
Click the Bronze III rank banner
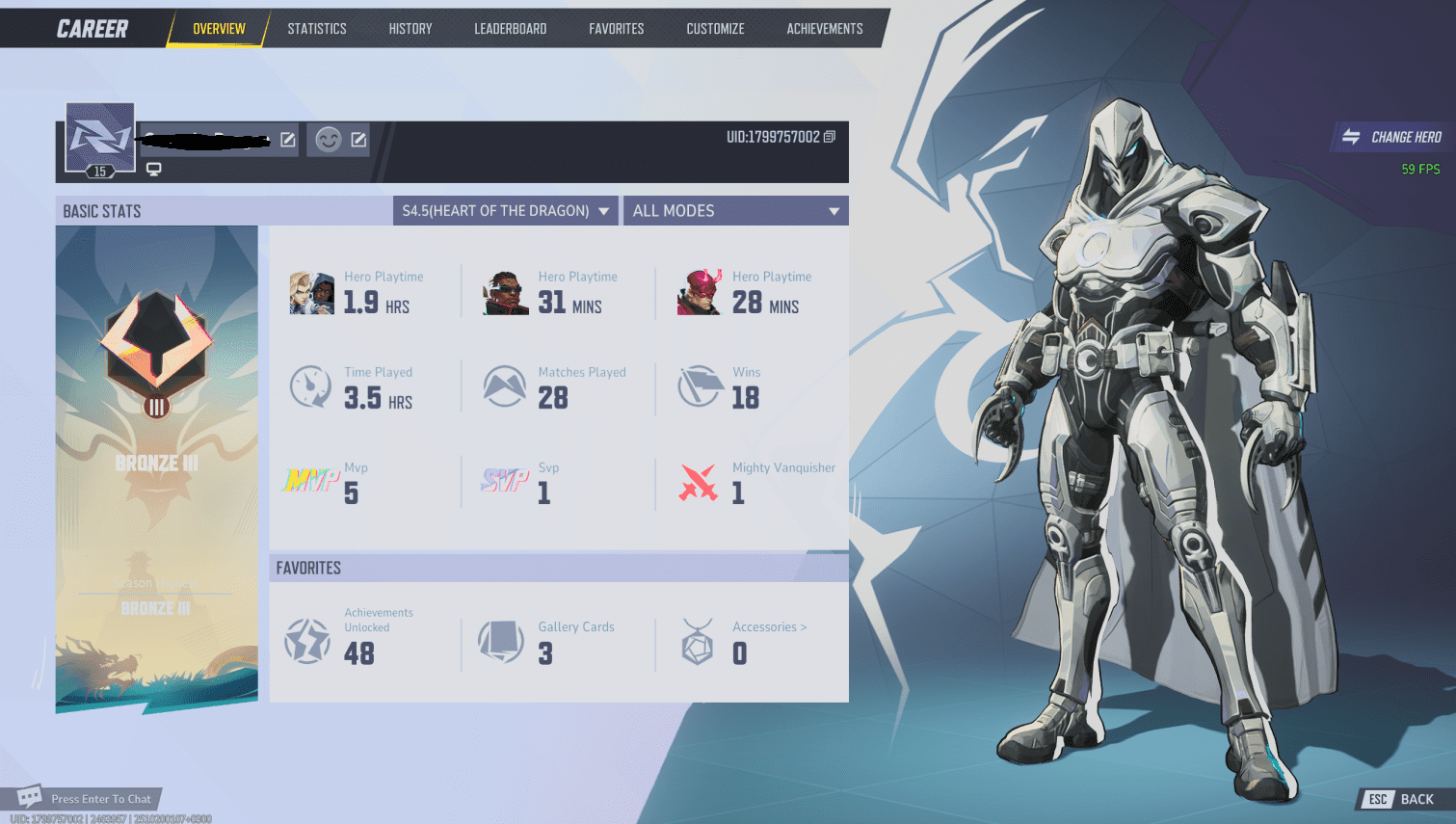155,463
